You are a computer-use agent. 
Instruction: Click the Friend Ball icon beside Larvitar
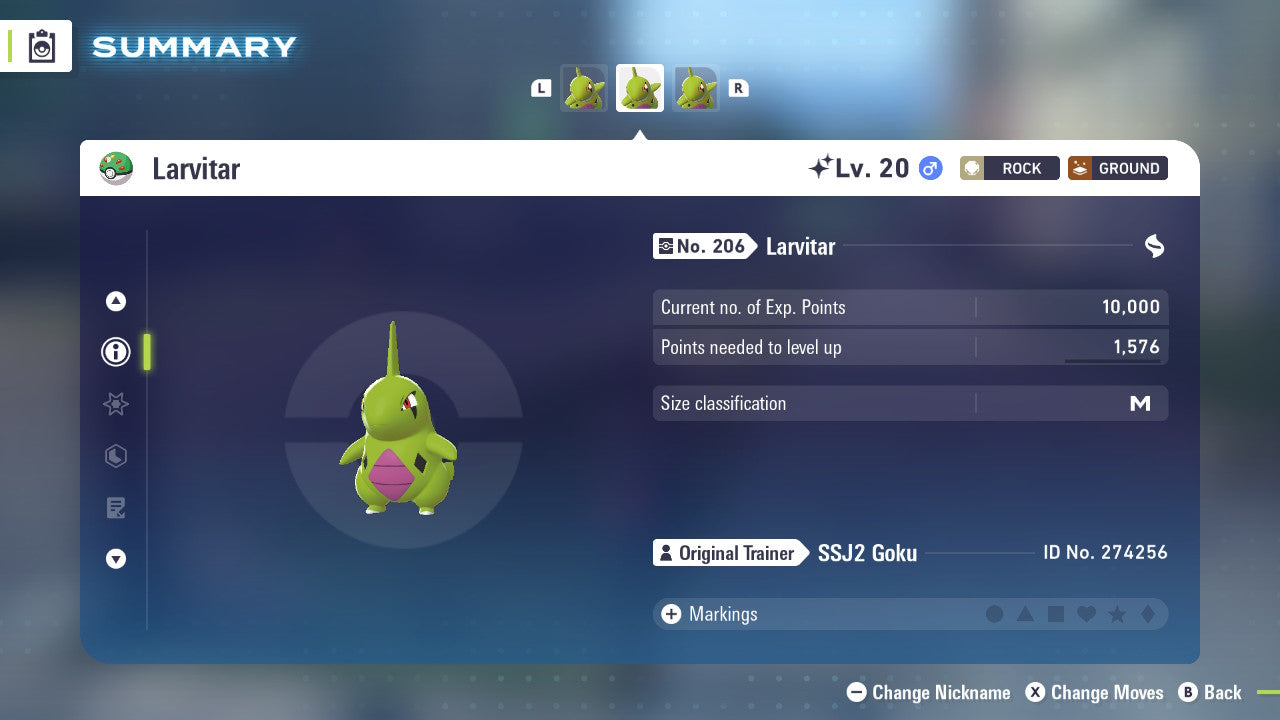(117, 168)
